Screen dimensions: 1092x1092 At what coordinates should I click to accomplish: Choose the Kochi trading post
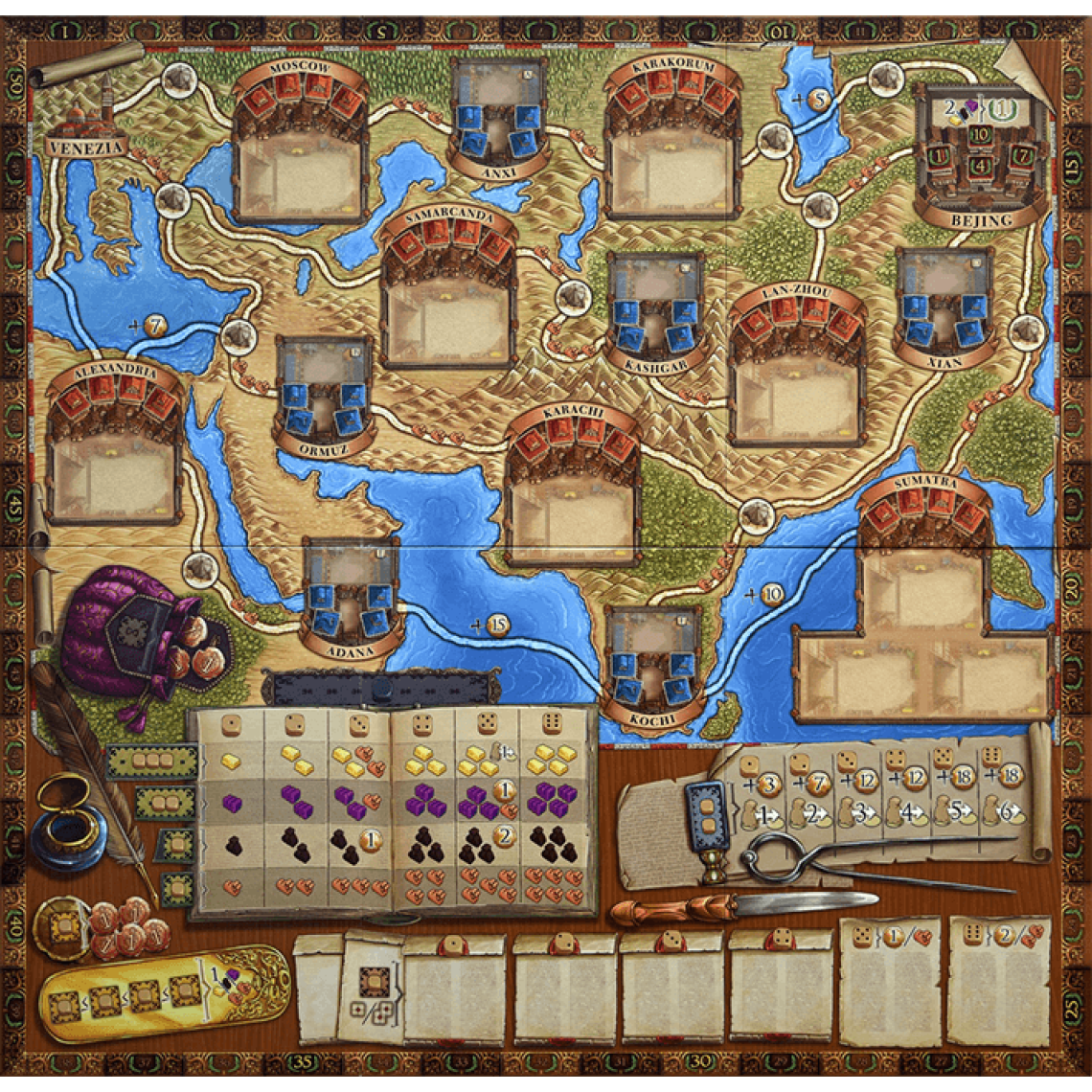653,661
